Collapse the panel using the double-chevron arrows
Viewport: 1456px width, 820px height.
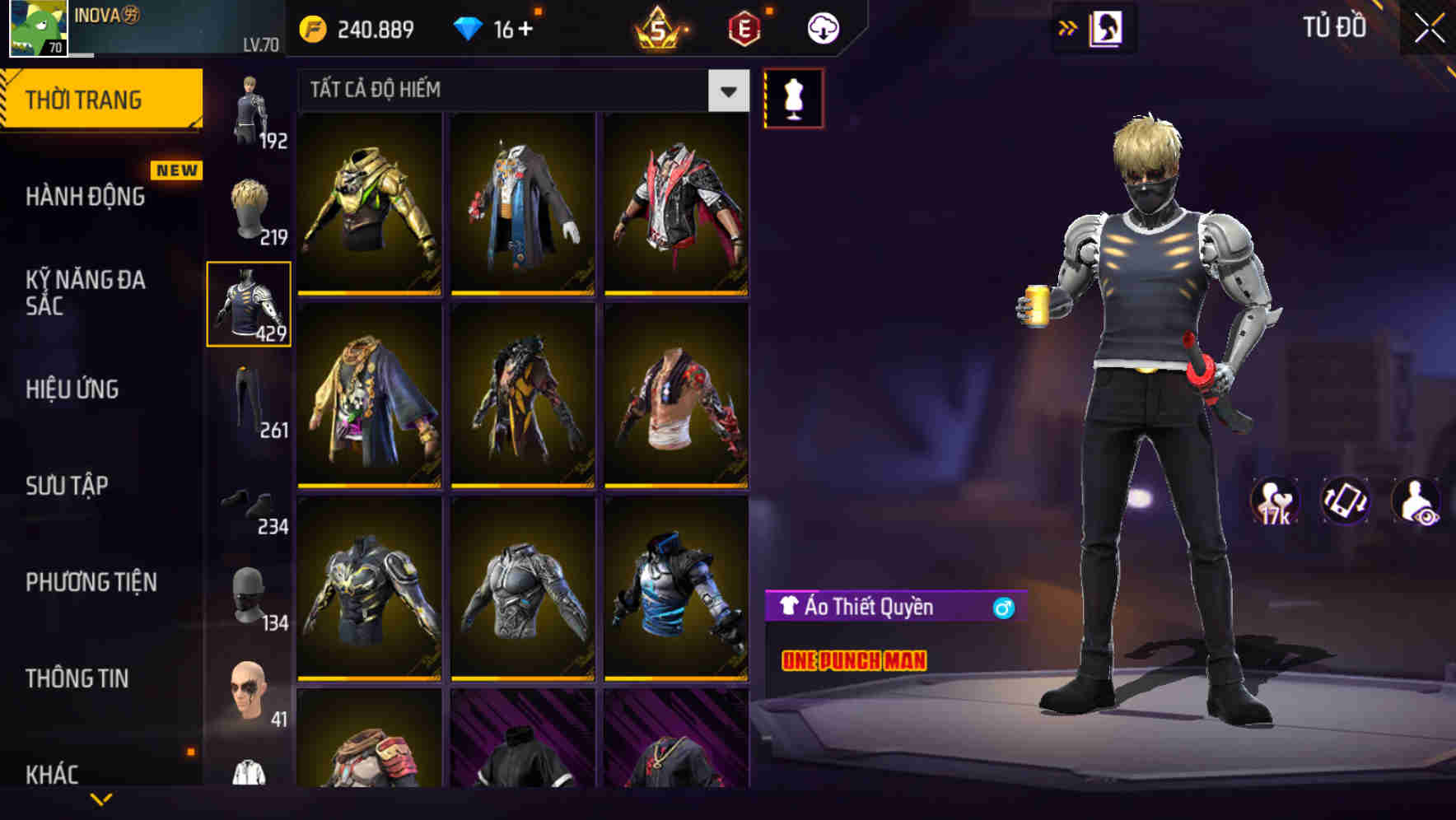1066,27
